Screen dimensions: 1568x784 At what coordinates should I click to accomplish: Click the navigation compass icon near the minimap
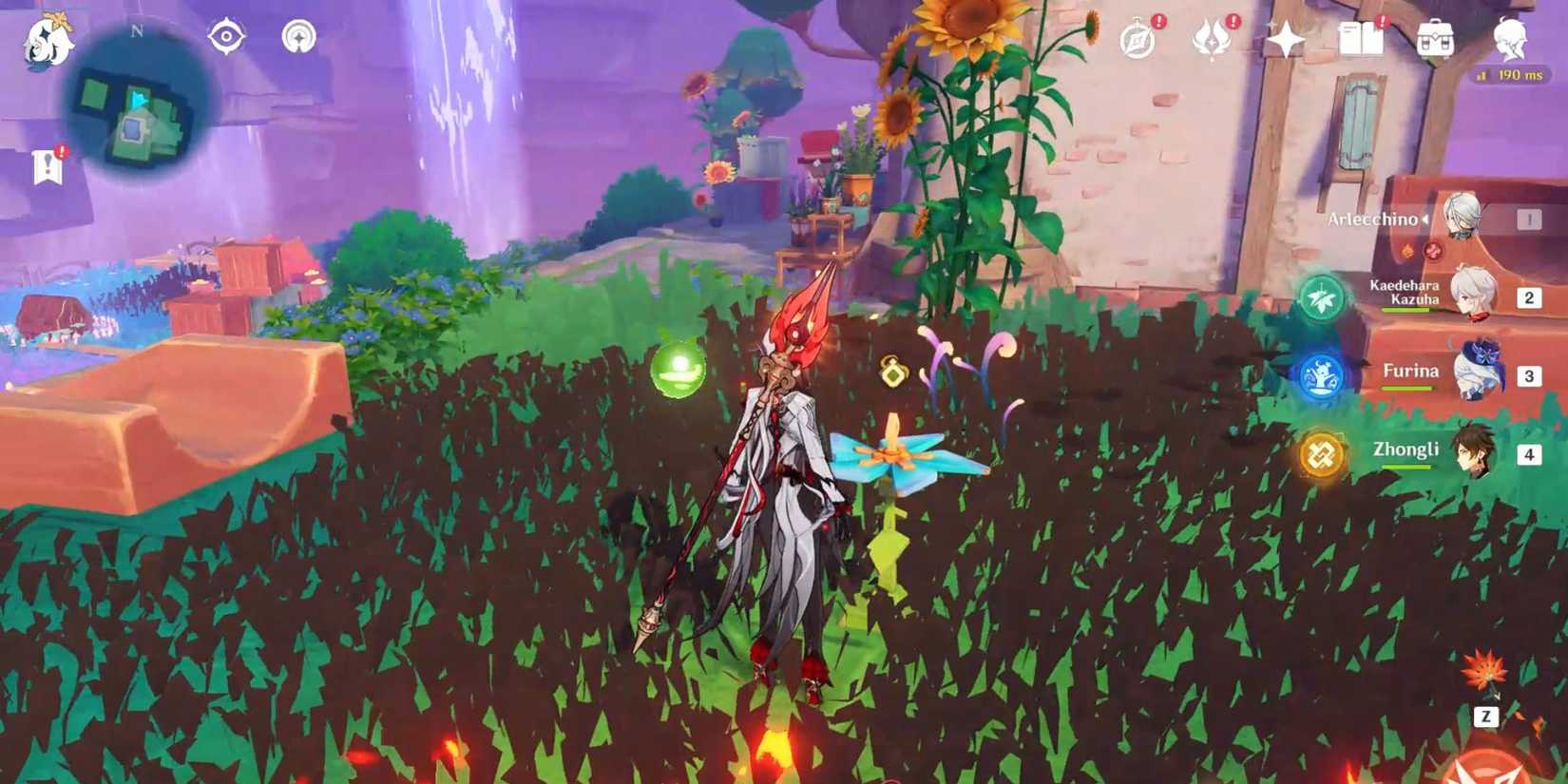(x=225, y=36)
